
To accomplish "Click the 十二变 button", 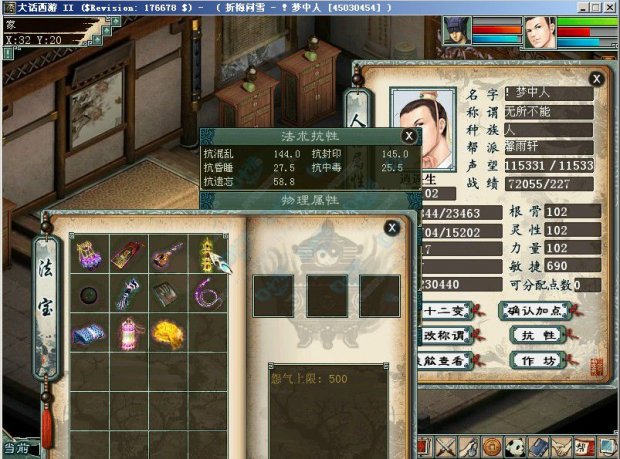I will click(x=445, y=310).
